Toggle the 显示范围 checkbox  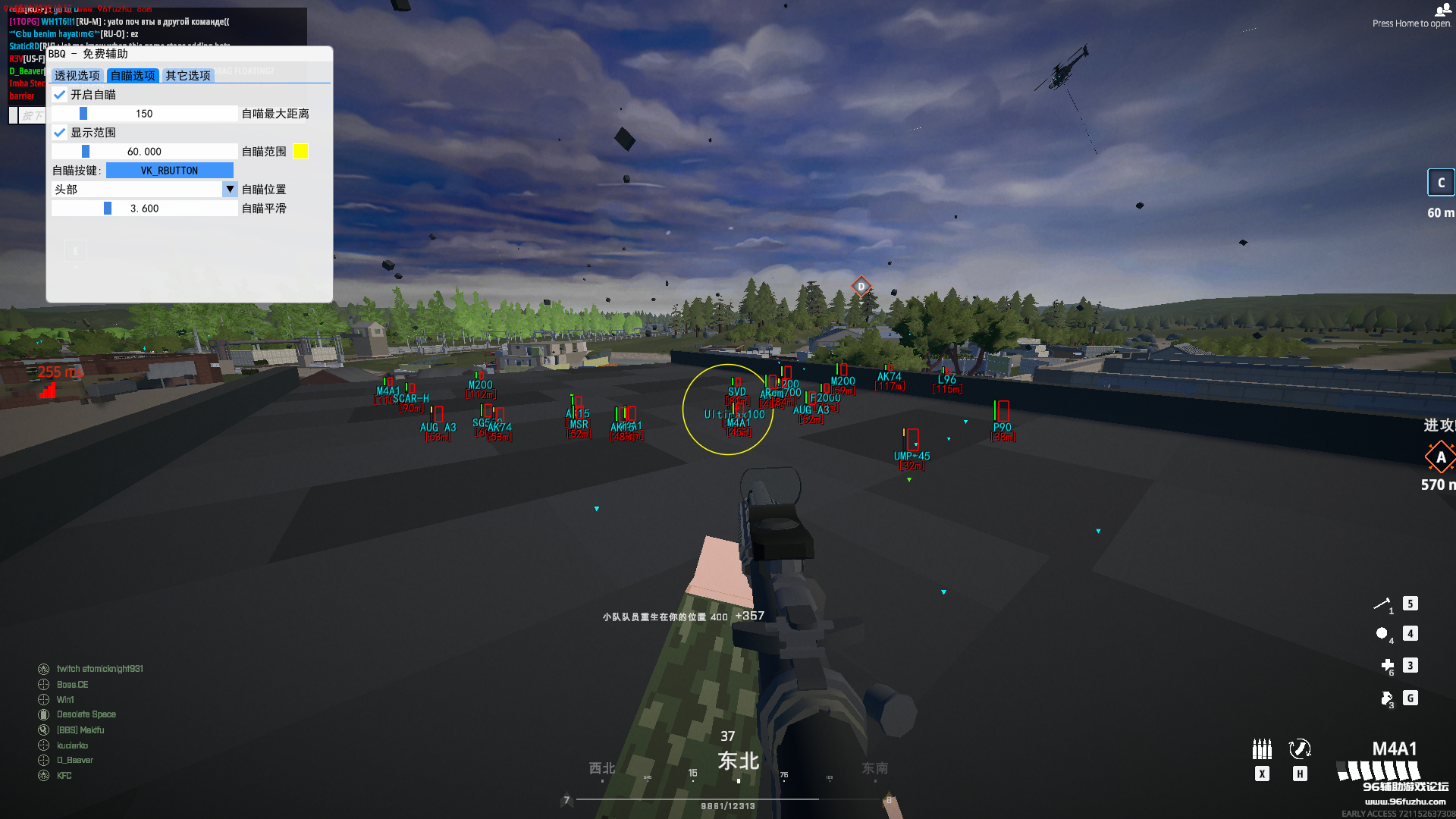tap(60, 133)
